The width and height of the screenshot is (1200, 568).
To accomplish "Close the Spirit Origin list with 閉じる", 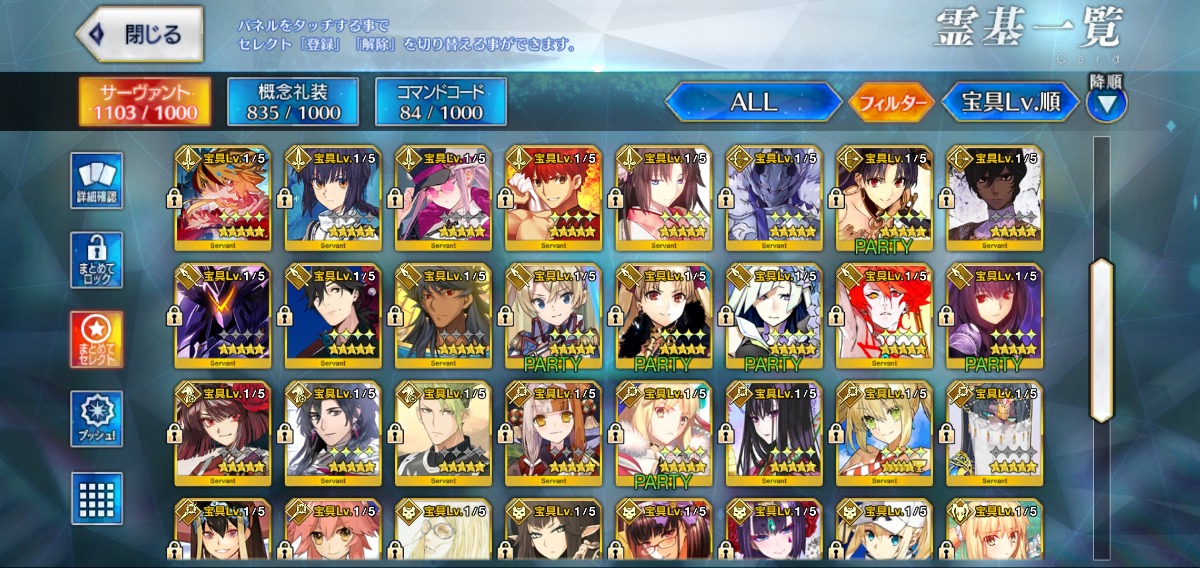I will point(139,34).
